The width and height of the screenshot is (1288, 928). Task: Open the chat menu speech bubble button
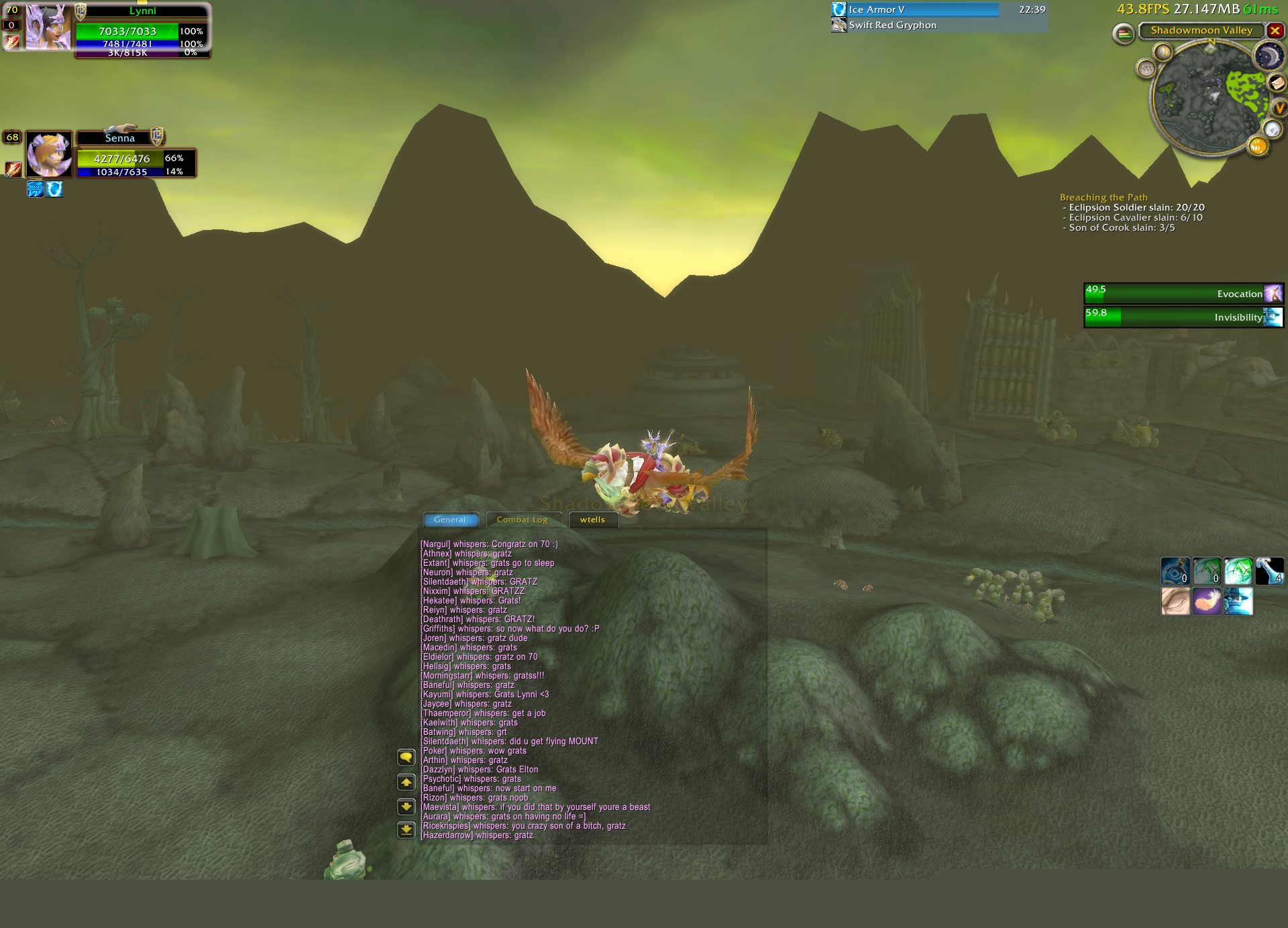406,758
